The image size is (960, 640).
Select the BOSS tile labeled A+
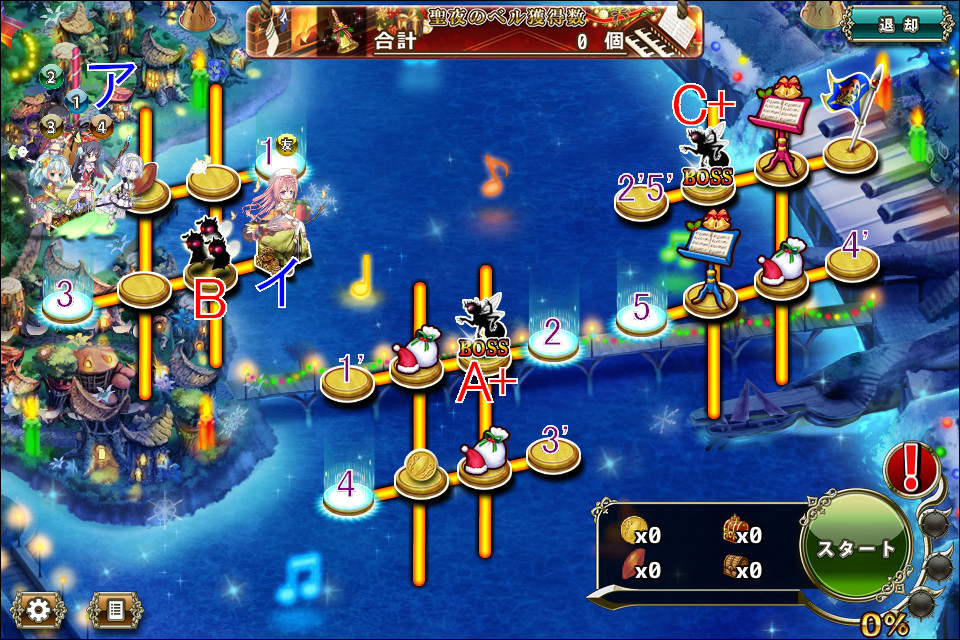(484, 335)
